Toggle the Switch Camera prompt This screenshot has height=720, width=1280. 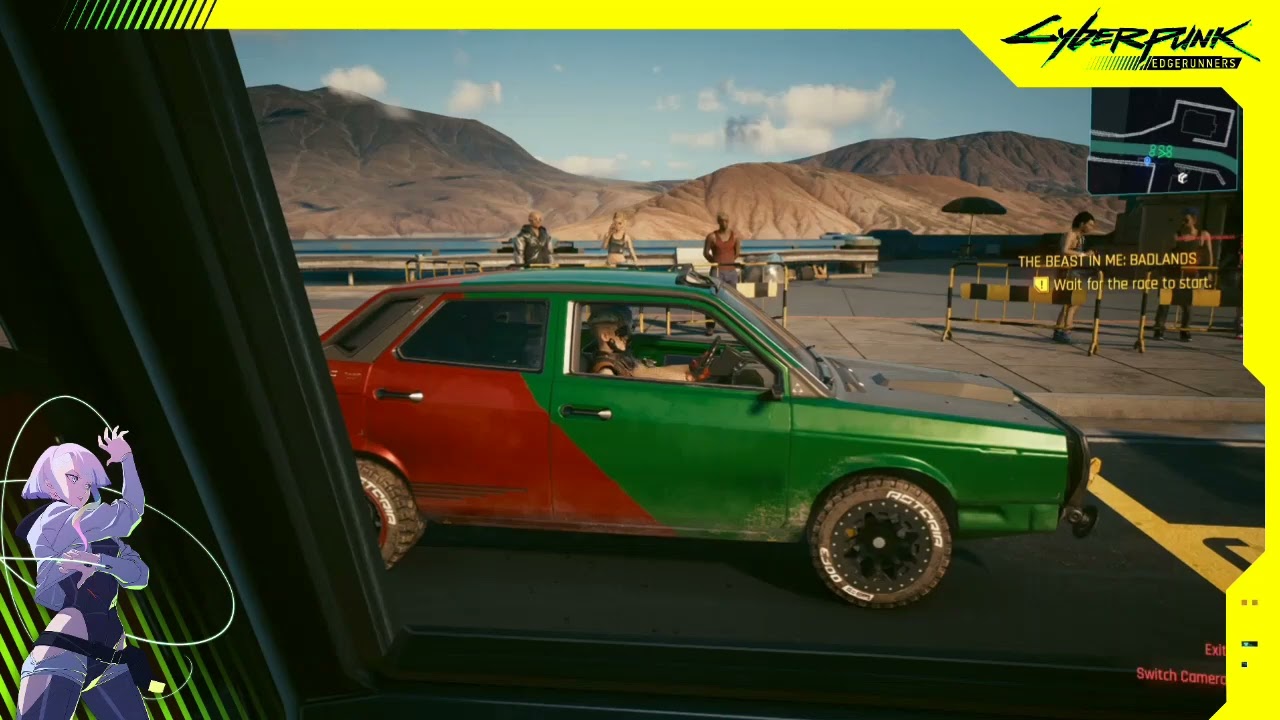point(1180,676)
